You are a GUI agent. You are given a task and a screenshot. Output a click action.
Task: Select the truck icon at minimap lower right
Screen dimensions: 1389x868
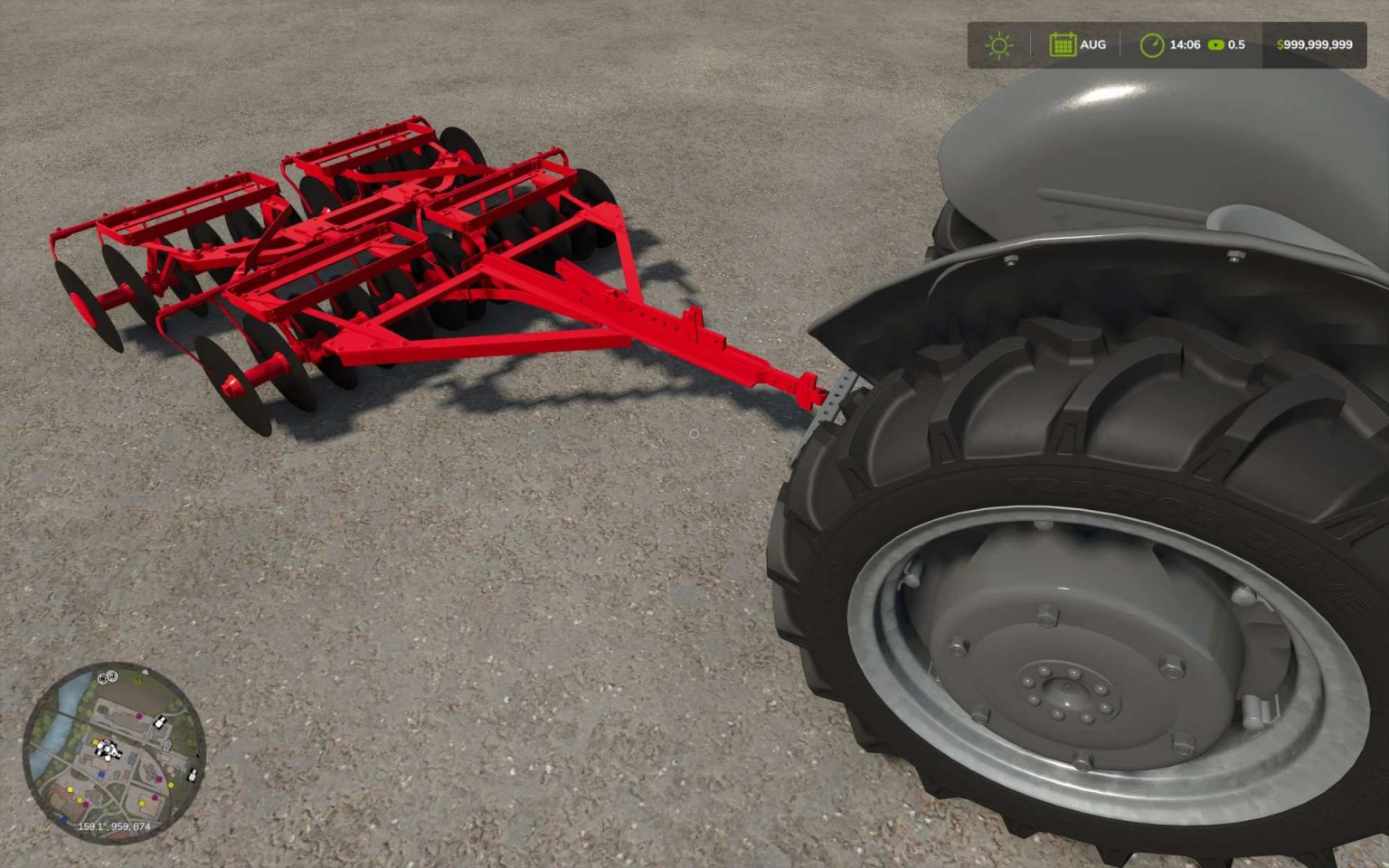193,775
